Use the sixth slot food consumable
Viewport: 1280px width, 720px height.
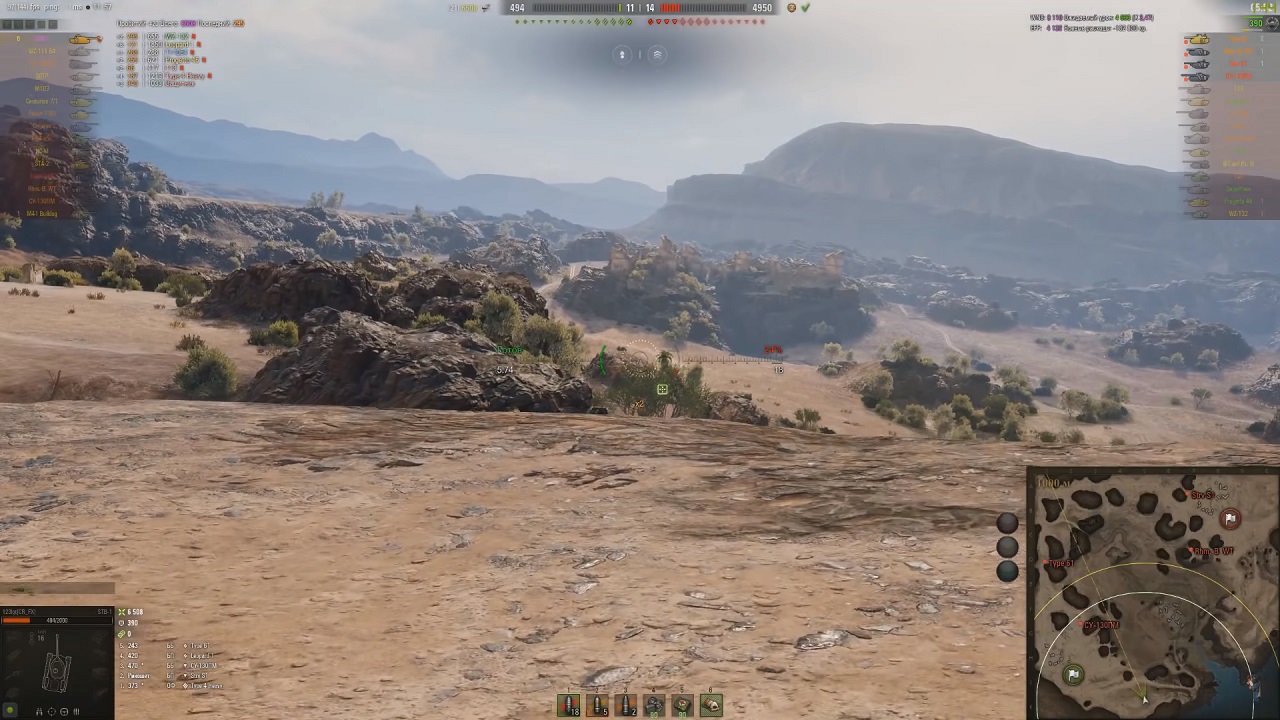[x=711, y=705]
